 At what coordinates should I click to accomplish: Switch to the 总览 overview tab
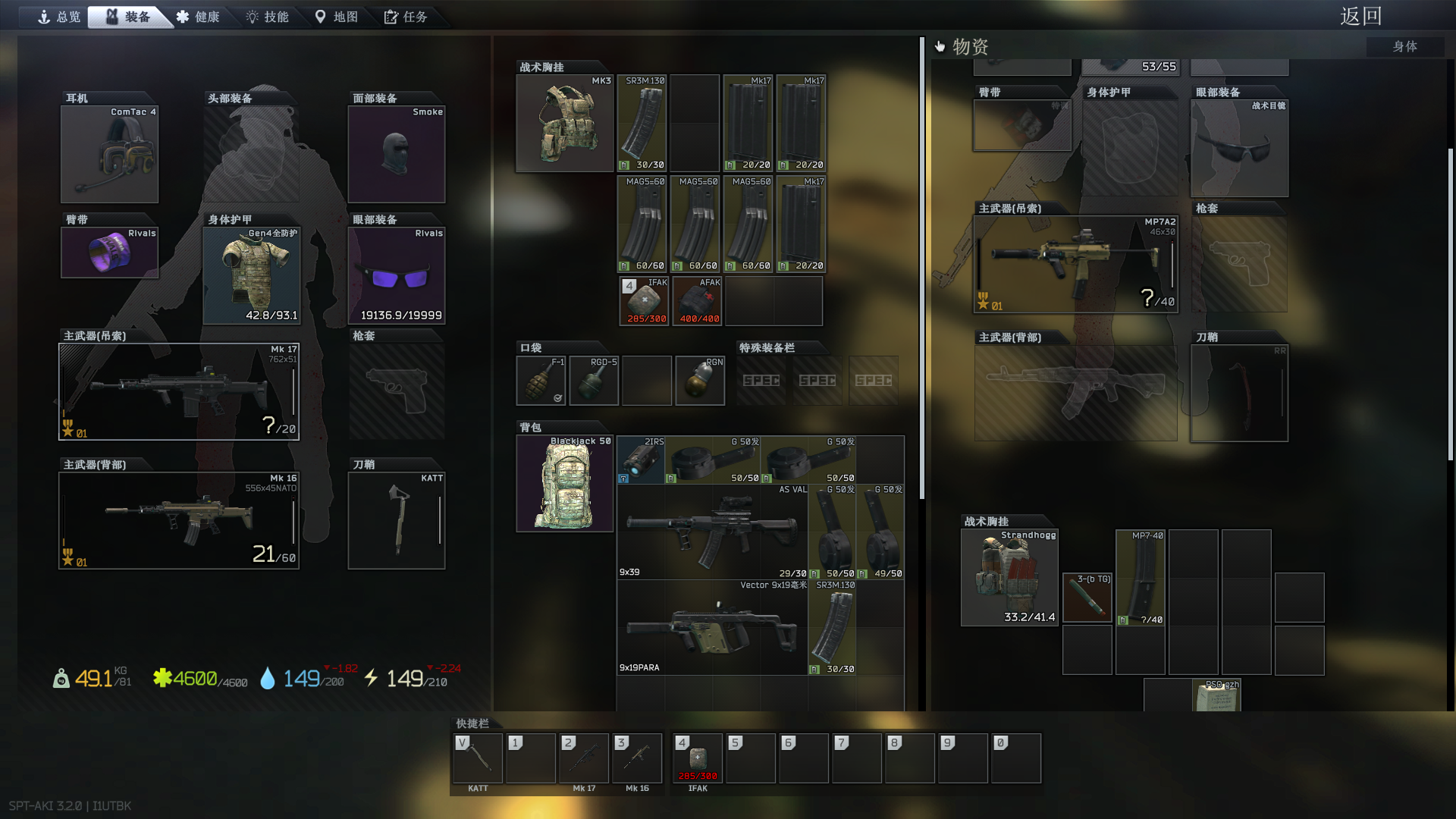coord(59,17)
